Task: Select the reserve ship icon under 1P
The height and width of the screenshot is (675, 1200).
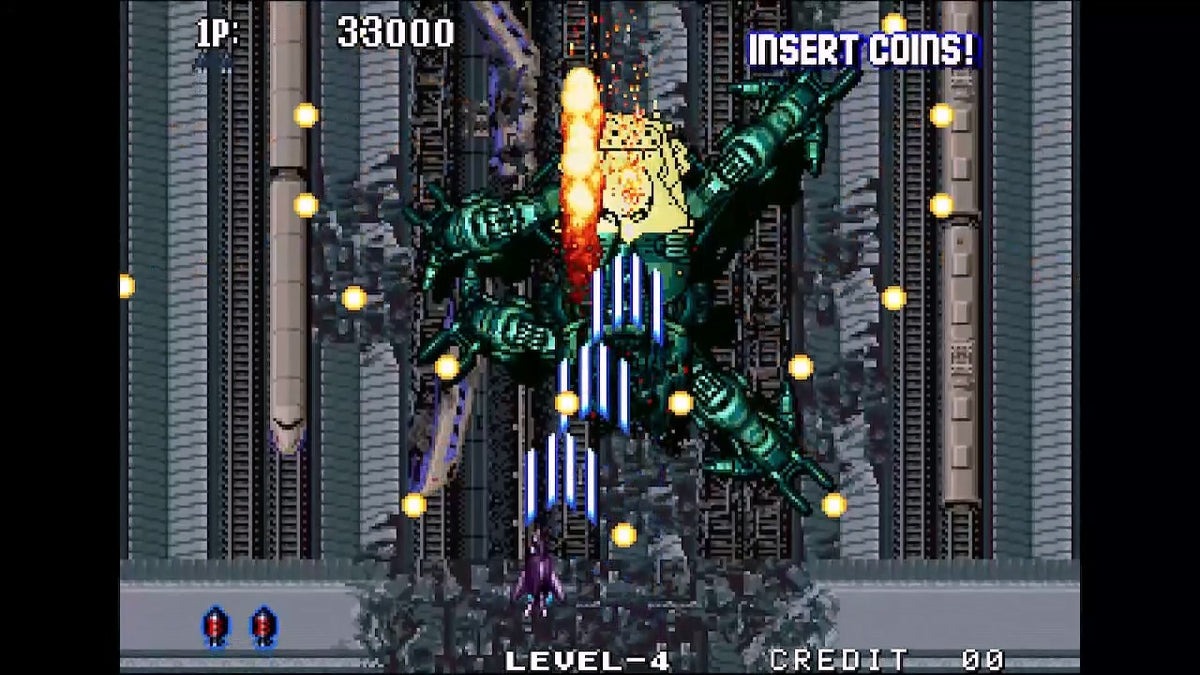Action: (x=214, y=62)
